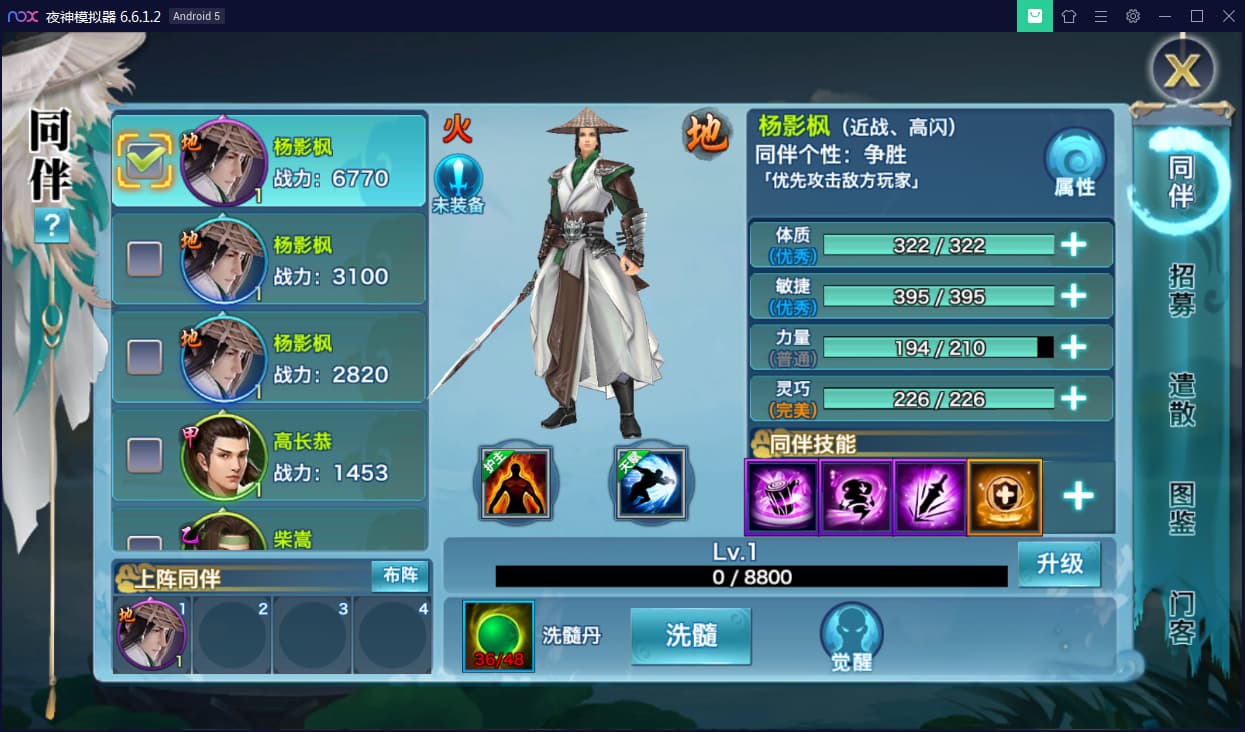Open the 布阵 formation button
Viewport: 1245px width, 732px height.
[x=400, y=575]
